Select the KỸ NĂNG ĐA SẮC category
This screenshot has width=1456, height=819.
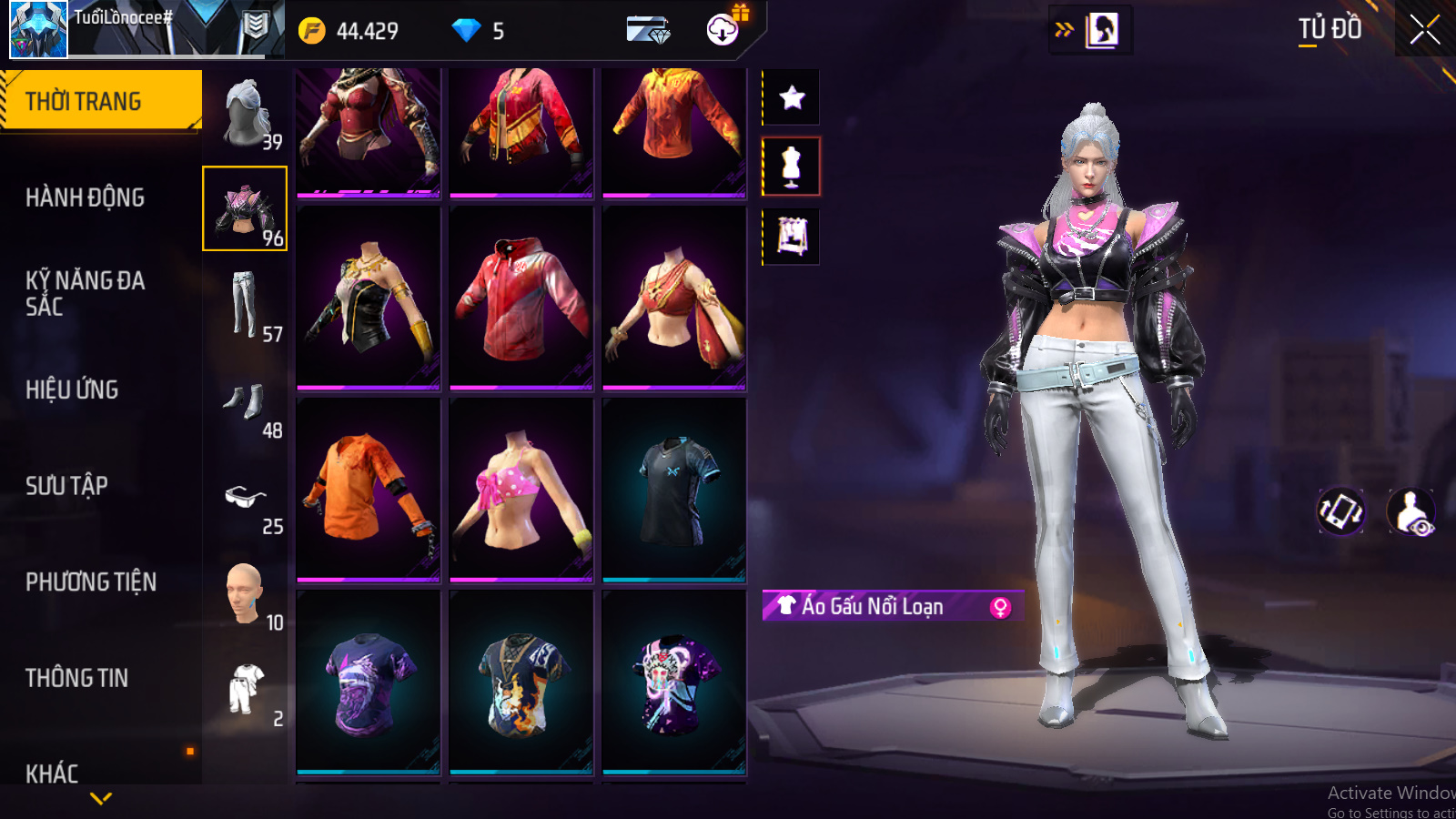(x=85, y=293)
